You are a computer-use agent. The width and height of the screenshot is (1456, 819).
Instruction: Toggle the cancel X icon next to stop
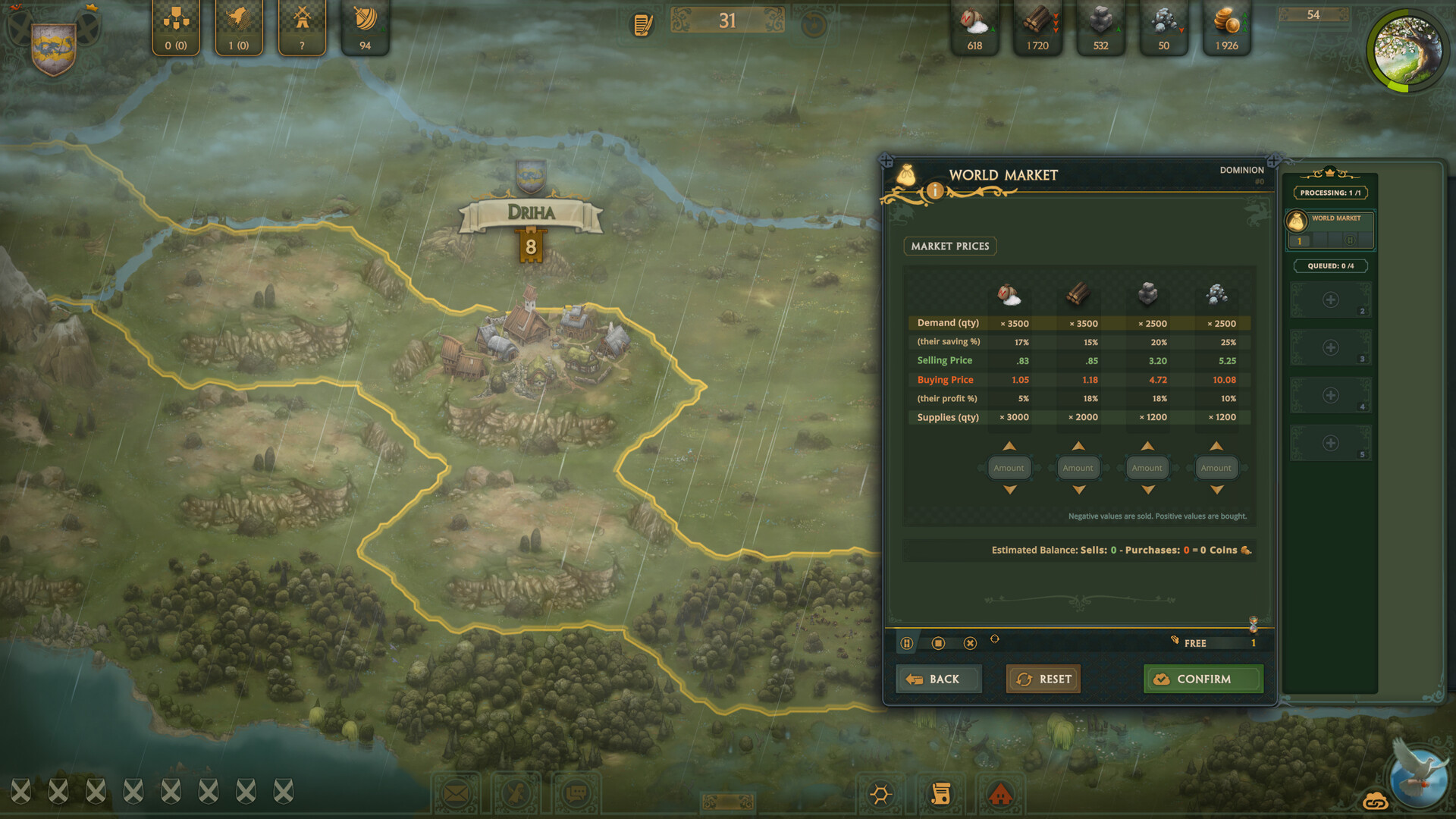click(970, 642)
